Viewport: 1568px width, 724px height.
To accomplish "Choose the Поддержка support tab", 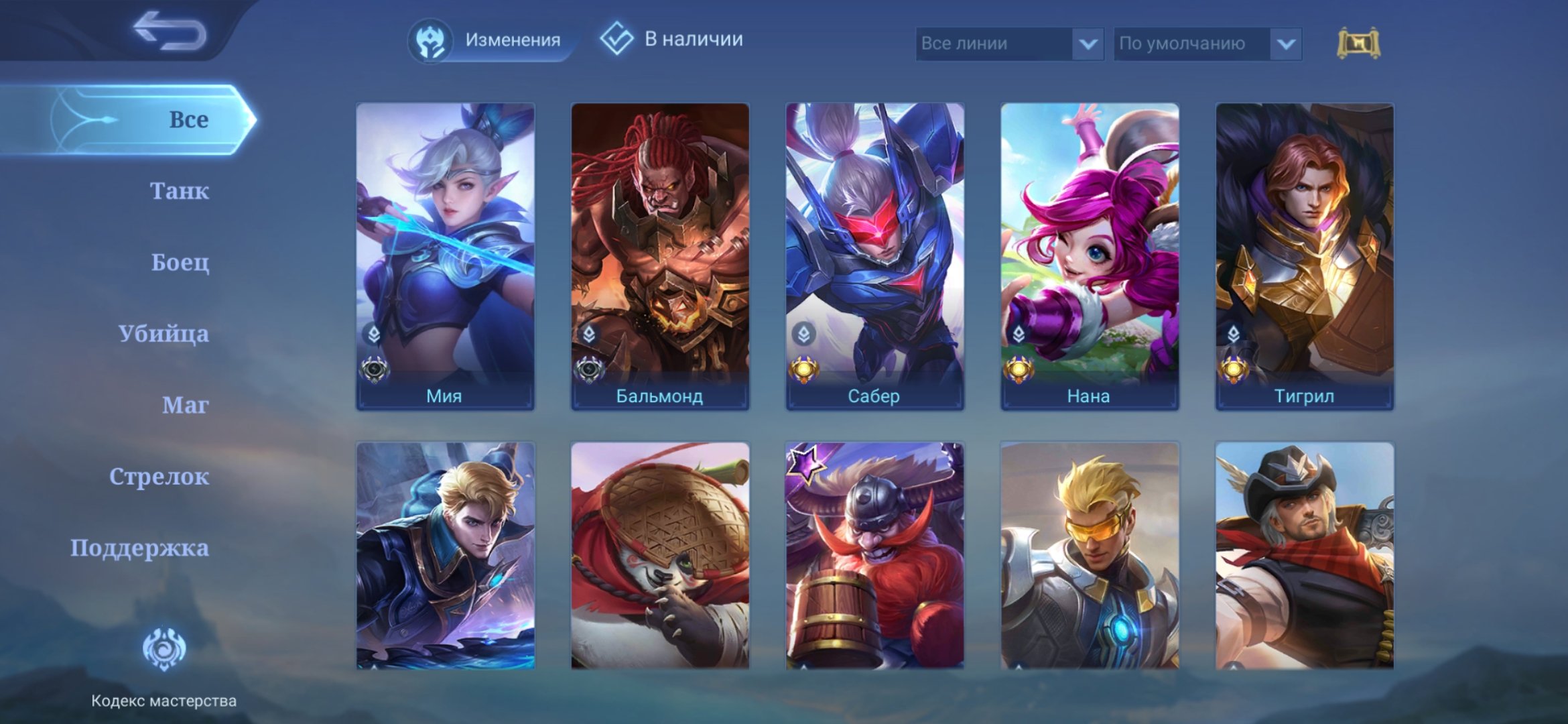I will click(139, 548).
